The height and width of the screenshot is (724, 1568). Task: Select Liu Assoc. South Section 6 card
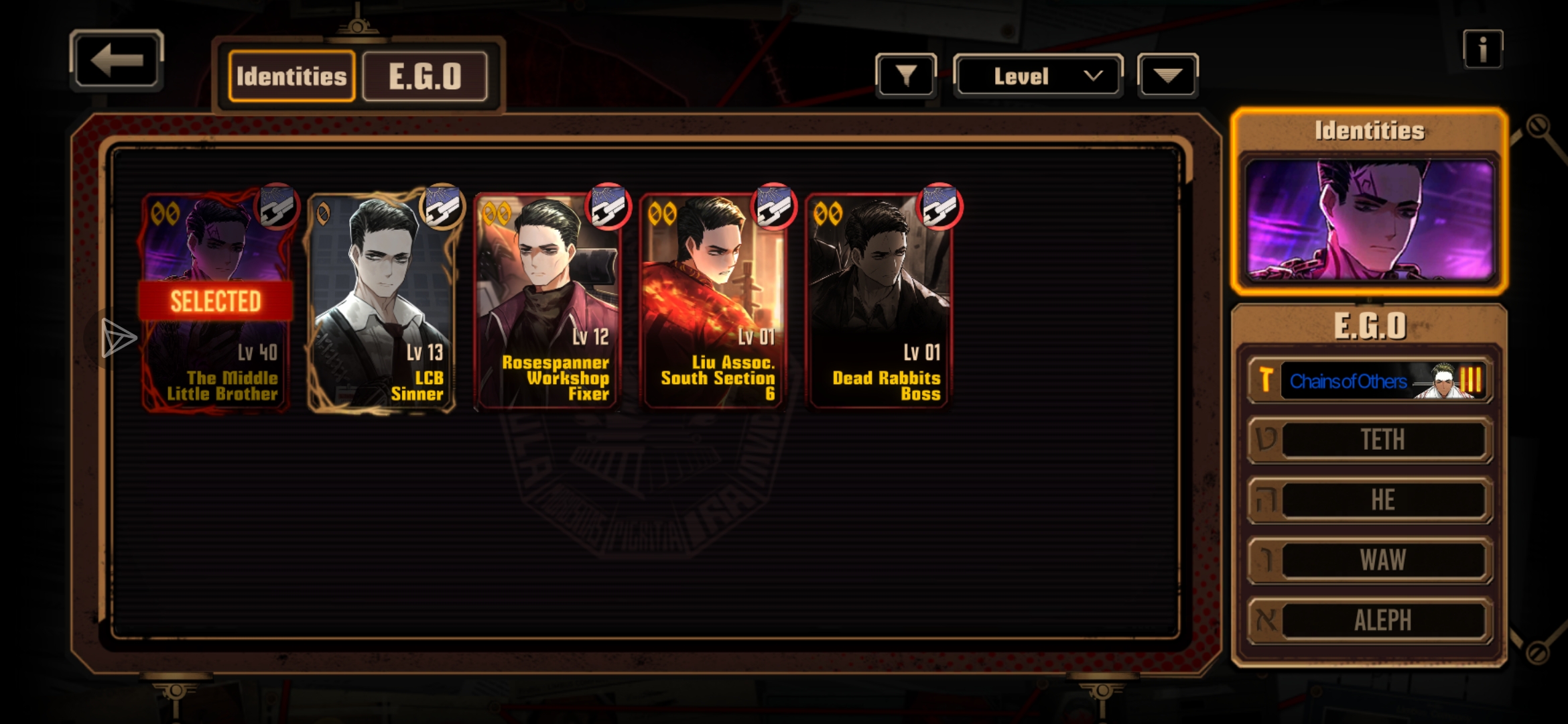click(712, 302)
